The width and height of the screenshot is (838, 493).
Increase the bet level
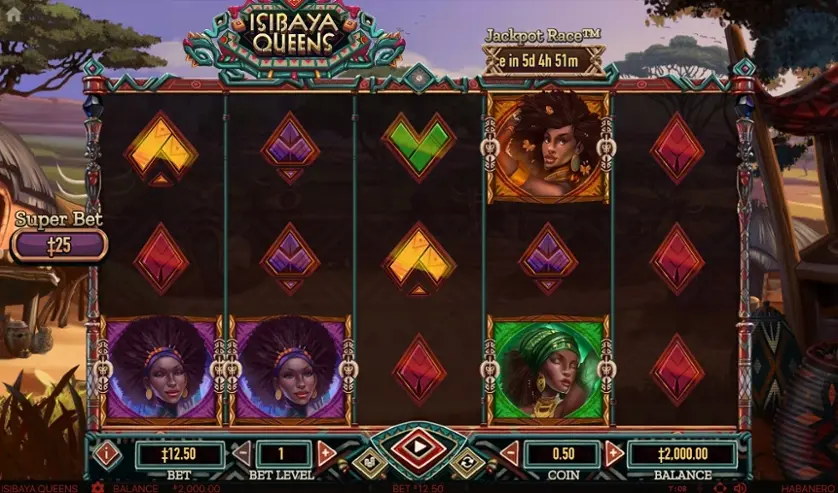326,454
